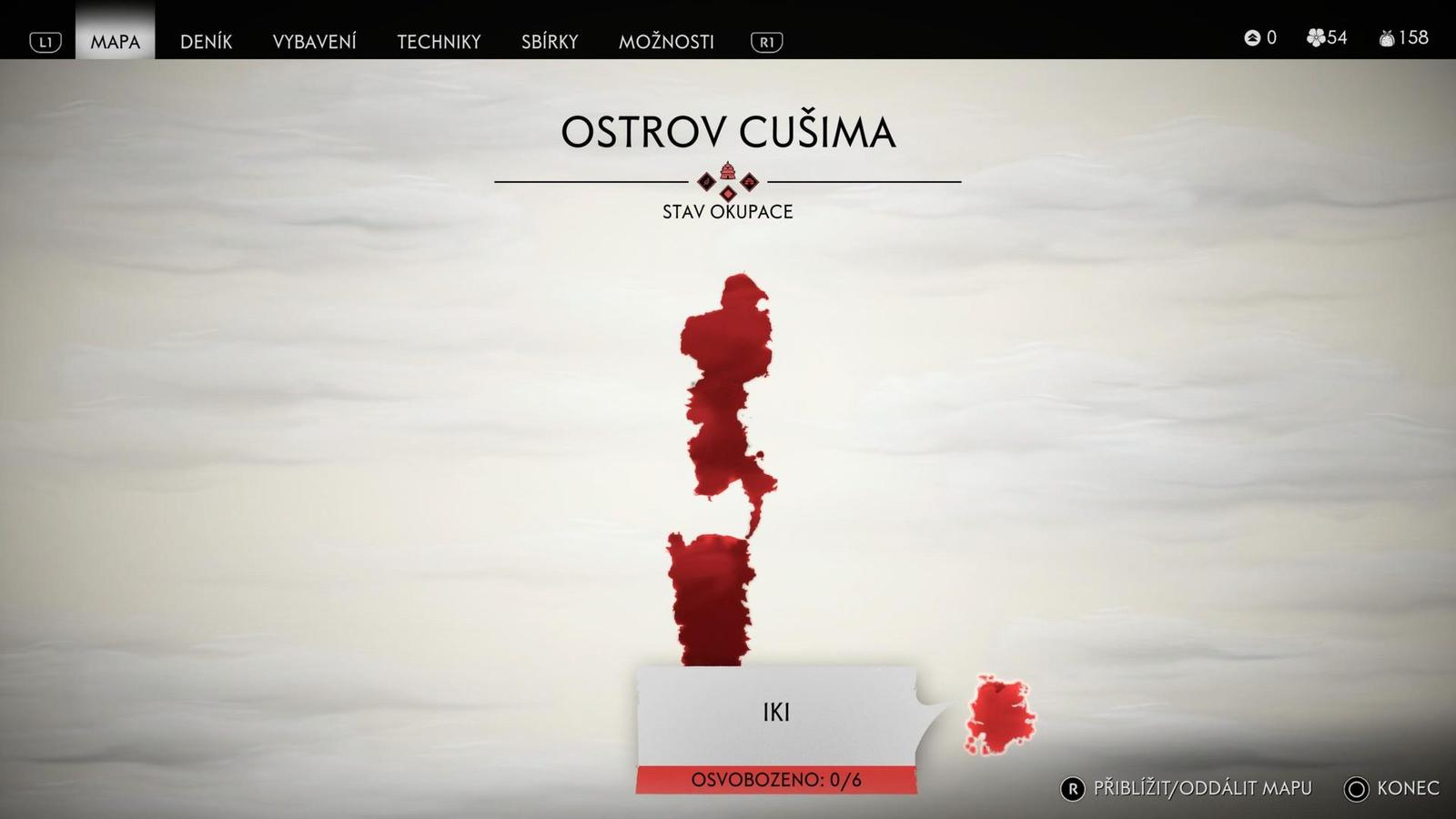Image resolution: width=1456 pixels, height=819 pixels.
Task: Switch to the TECHNIKY tab
Action: click(440, 41)
